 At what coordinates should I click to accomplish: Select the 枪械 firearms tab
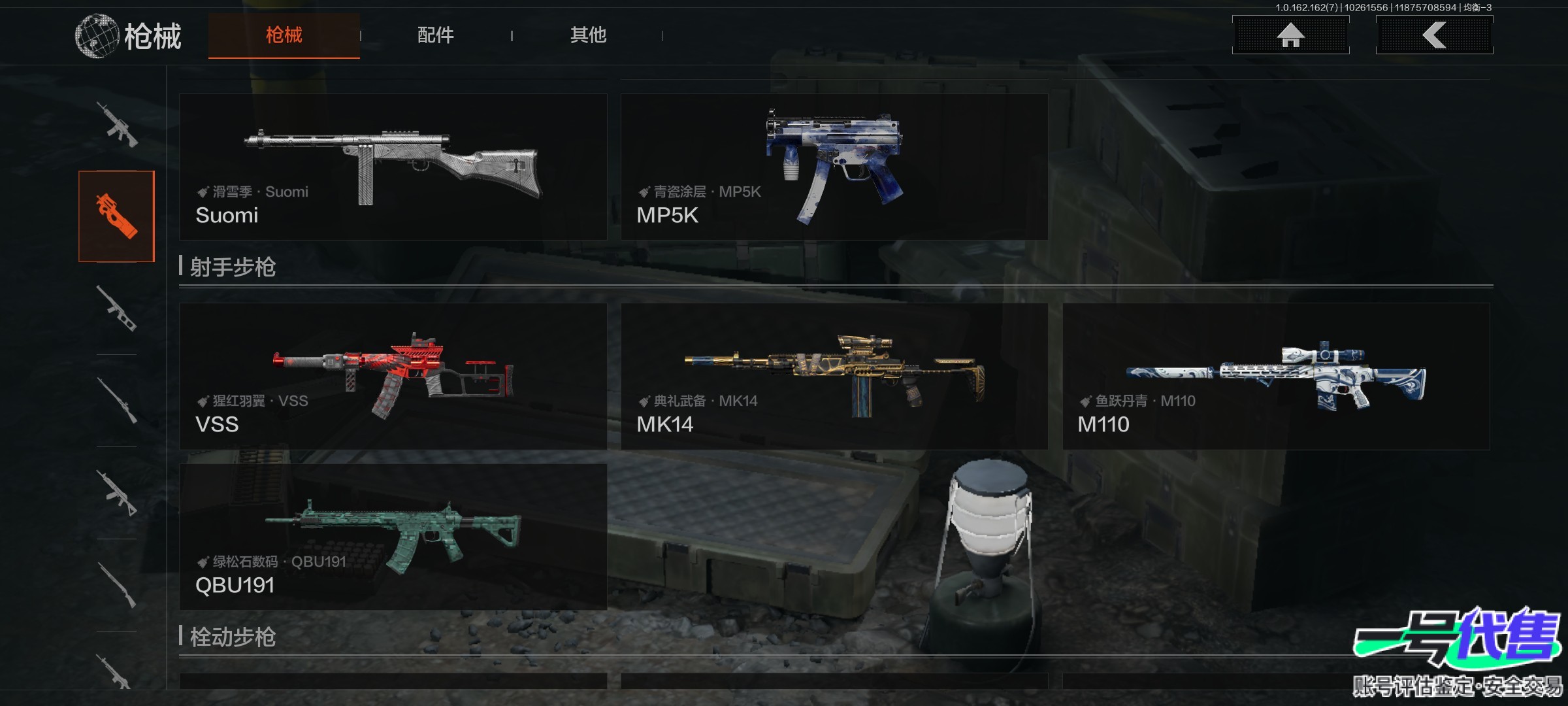[284, 35]
